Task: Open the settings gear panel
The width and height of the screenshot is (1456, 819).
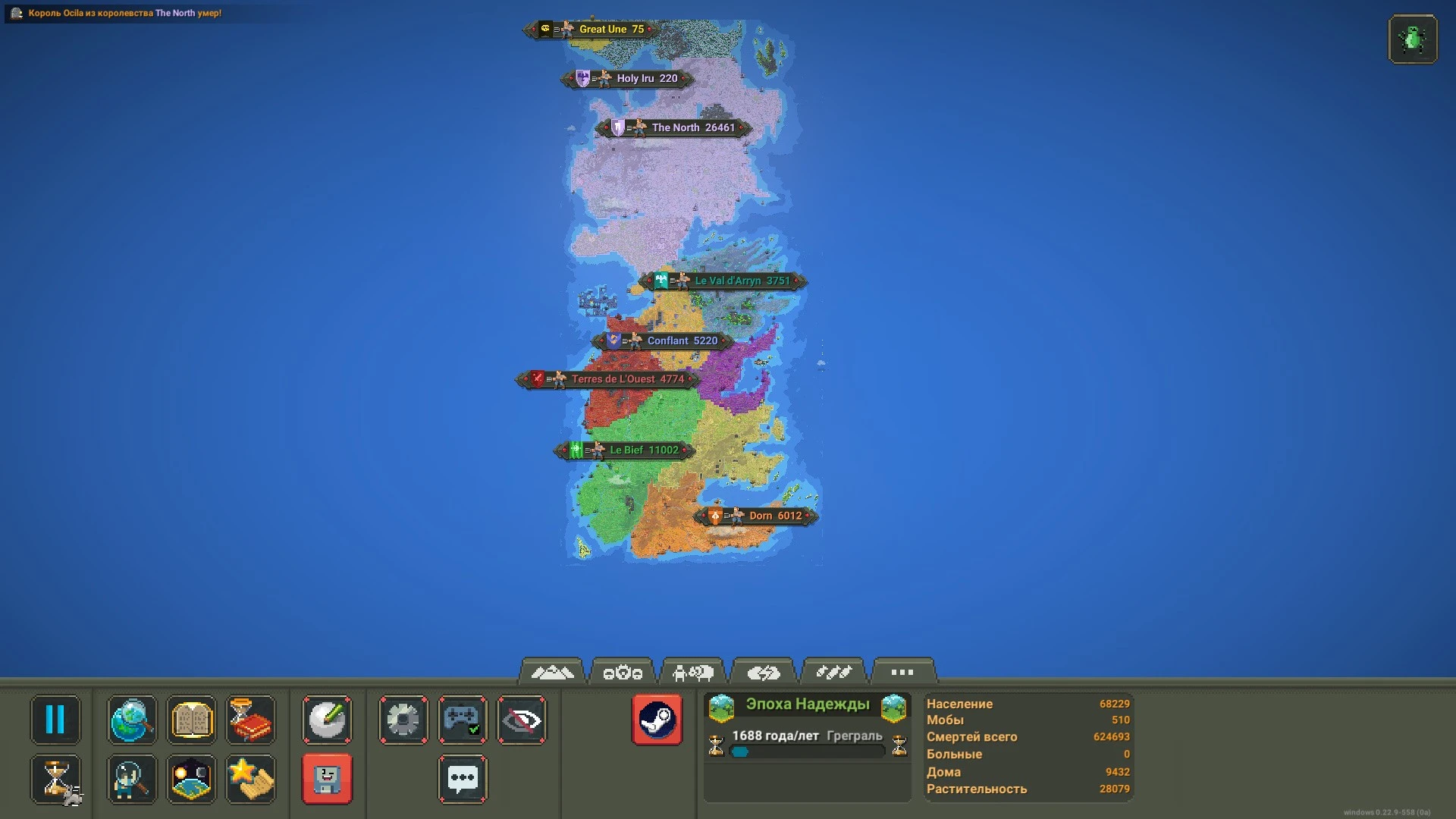Action: (x=403, y=720)
